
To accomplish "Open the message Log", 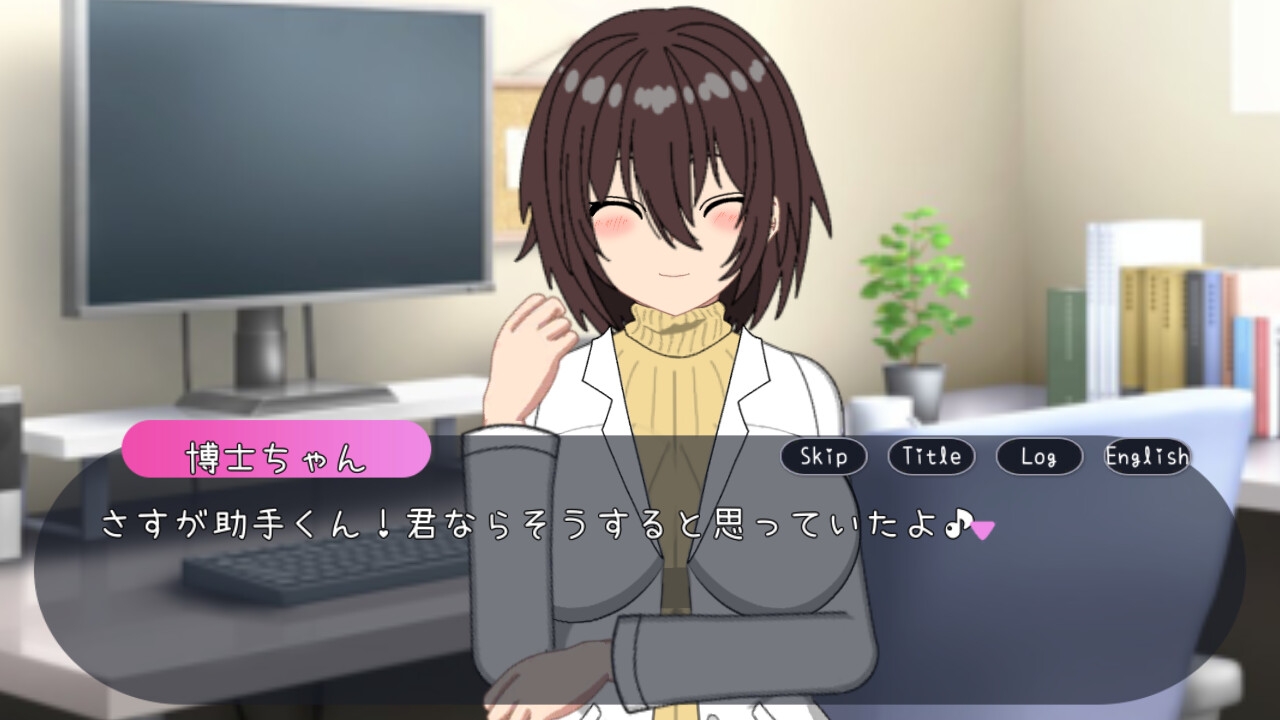I will tap(1038, 457).
